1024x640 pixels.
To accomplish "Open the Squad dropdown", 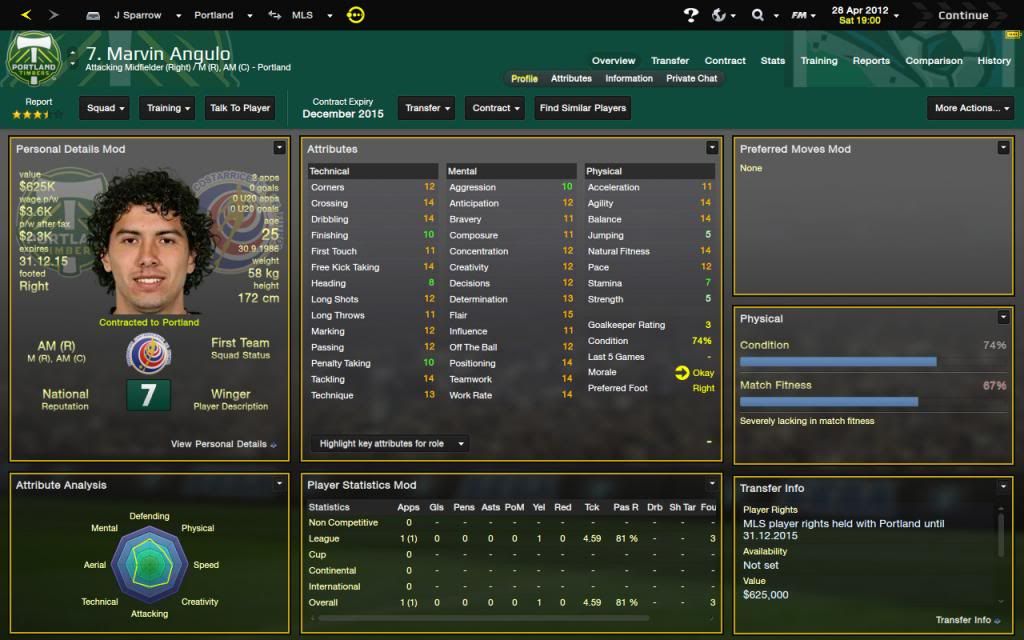I will (x=106, y=108).
